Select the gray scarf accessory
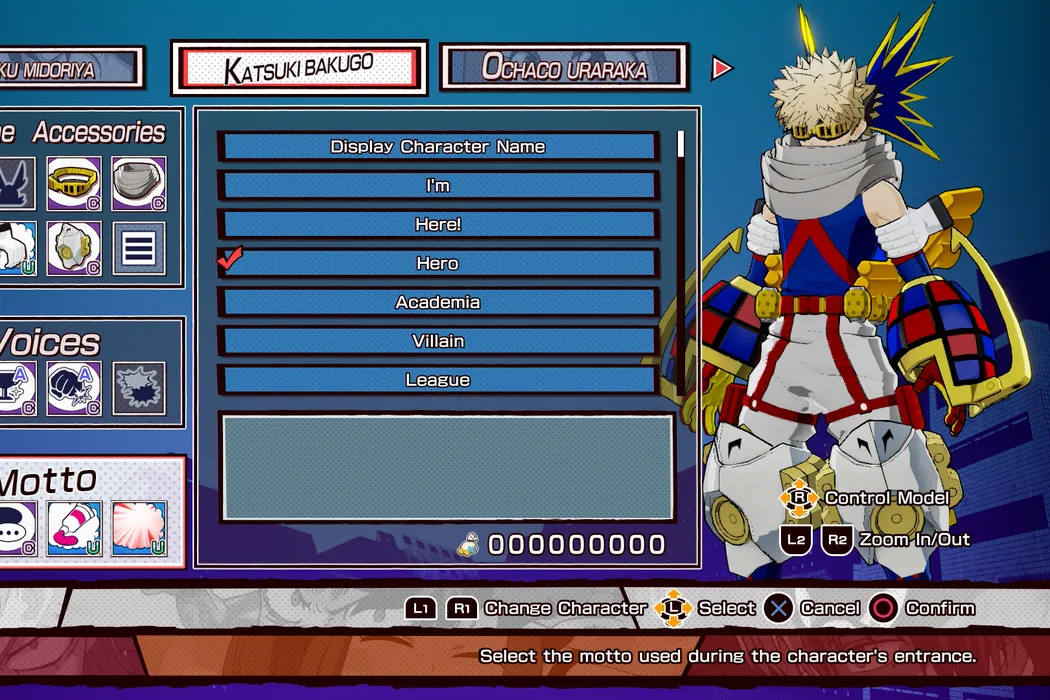Viewport: 1050px width, 700px height. 138,182
